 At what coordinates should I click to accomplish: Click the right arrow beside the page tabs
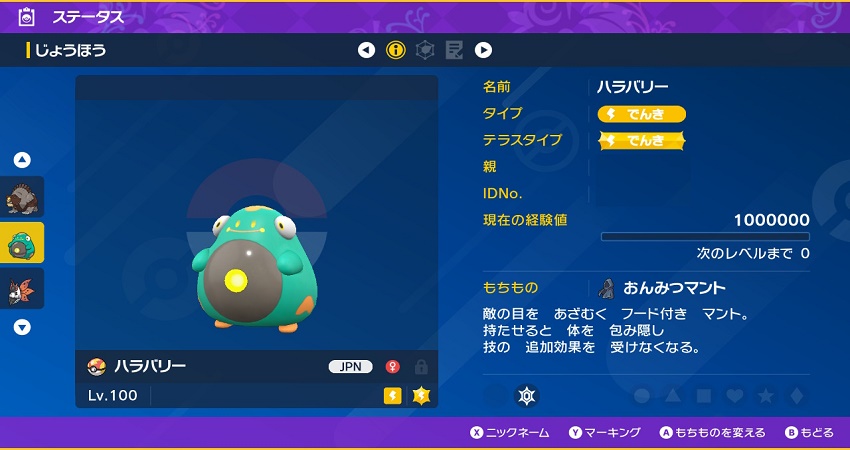click(483, 50)
